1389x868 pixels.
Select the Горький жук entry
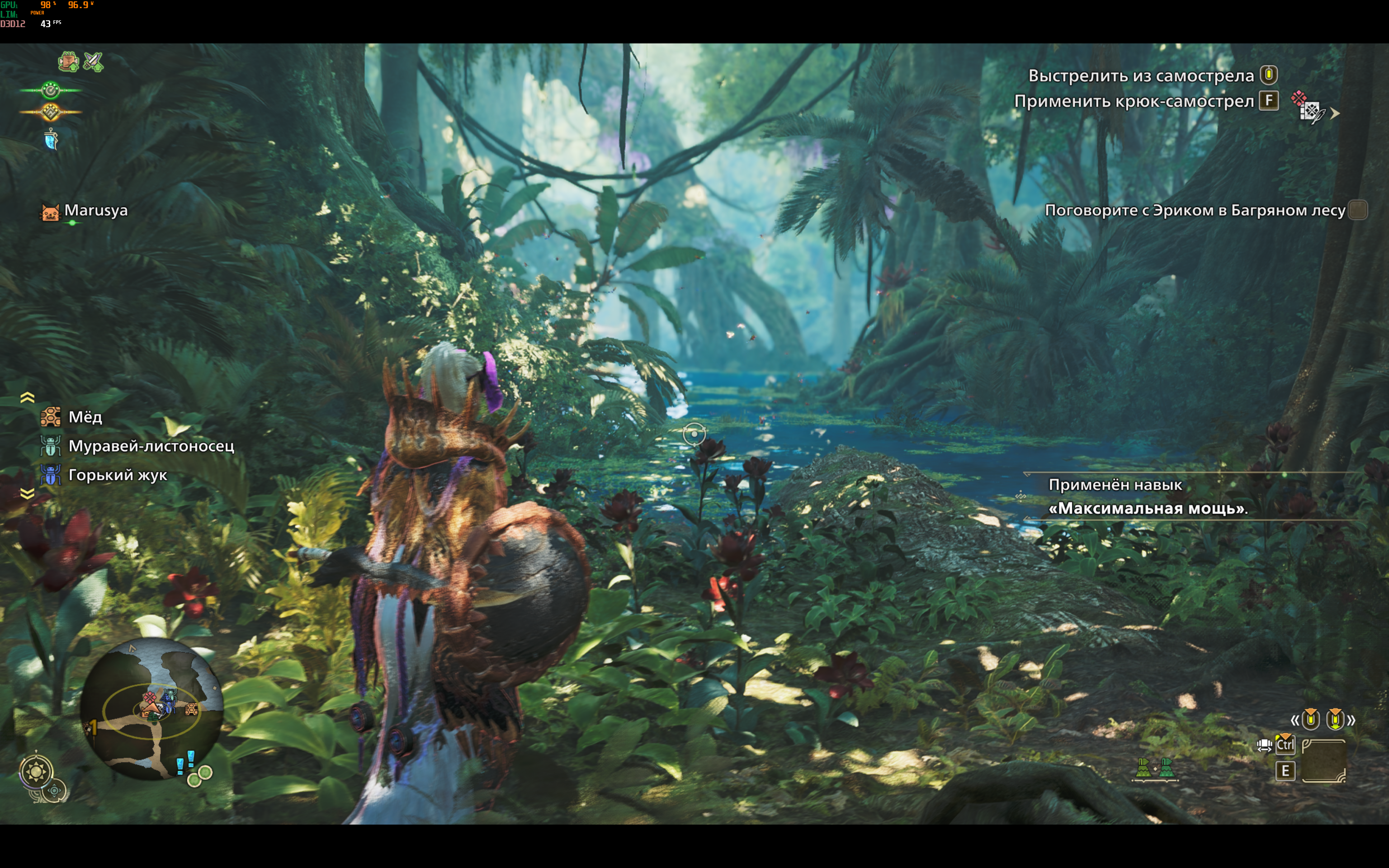click(x=117, y=475)
